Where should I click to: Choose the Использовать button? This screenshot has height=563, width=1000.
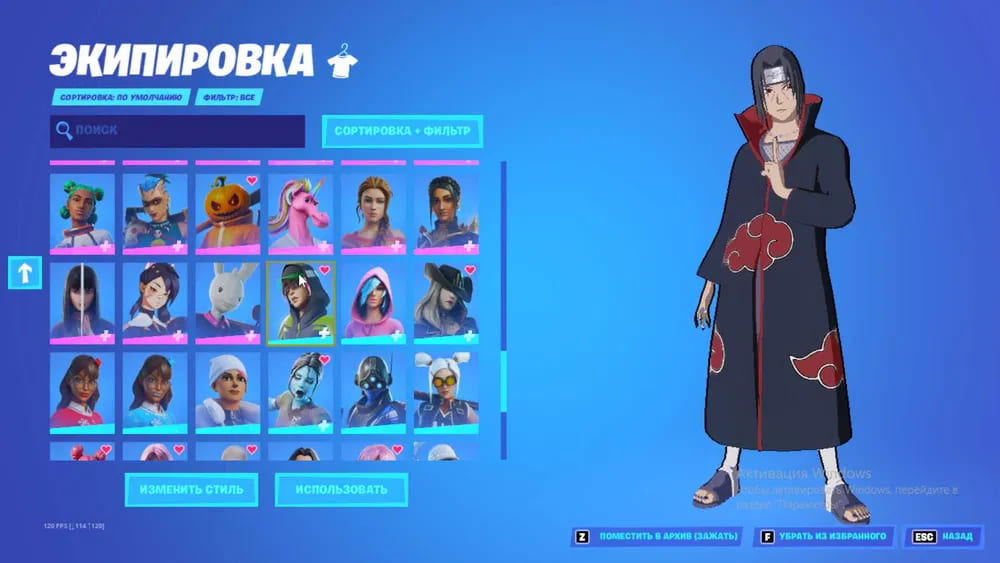pos(341,490)
